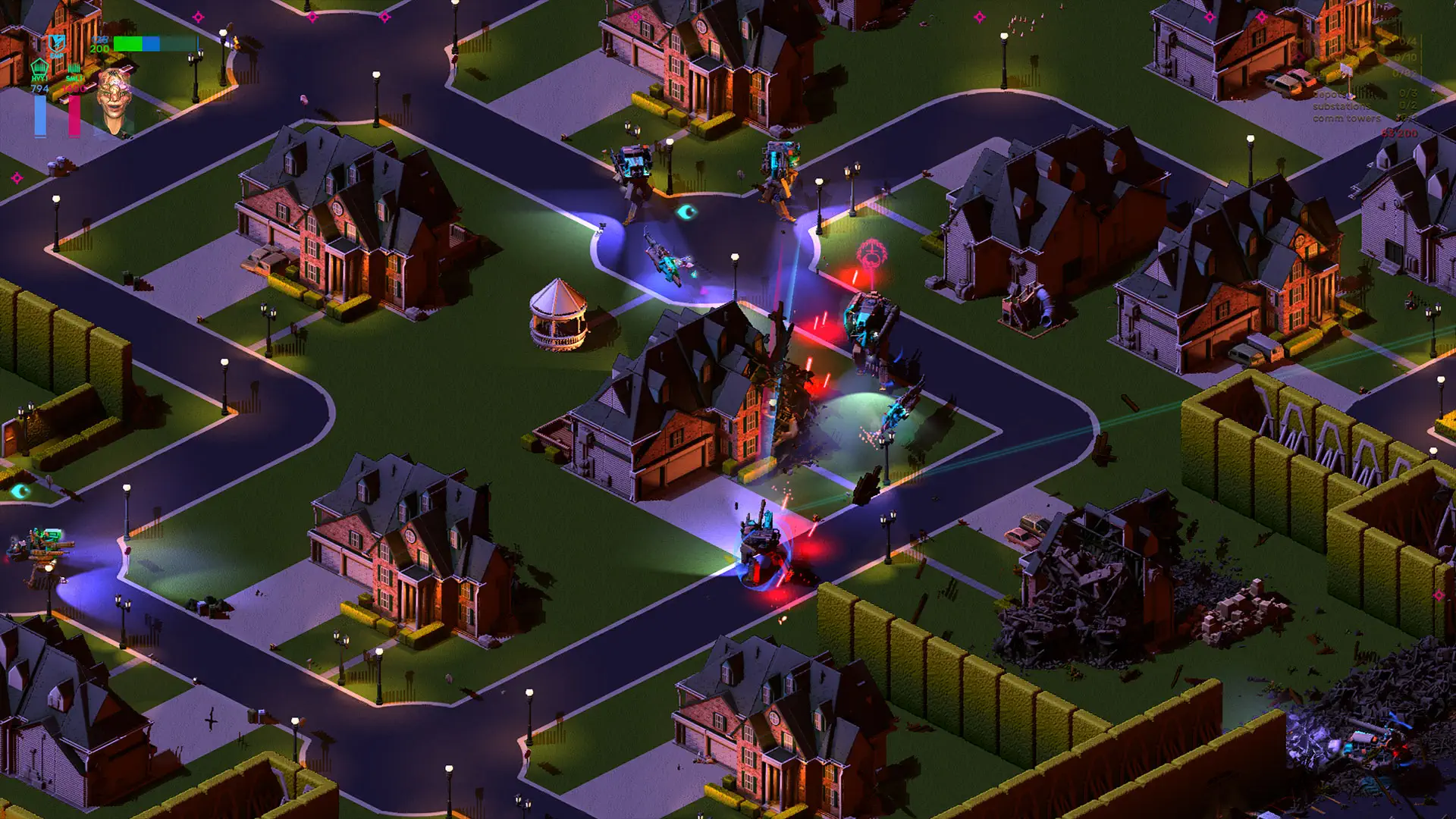1456x819 pixels.
Task: Click the player mech firing in the street
Action: [762, 546]
